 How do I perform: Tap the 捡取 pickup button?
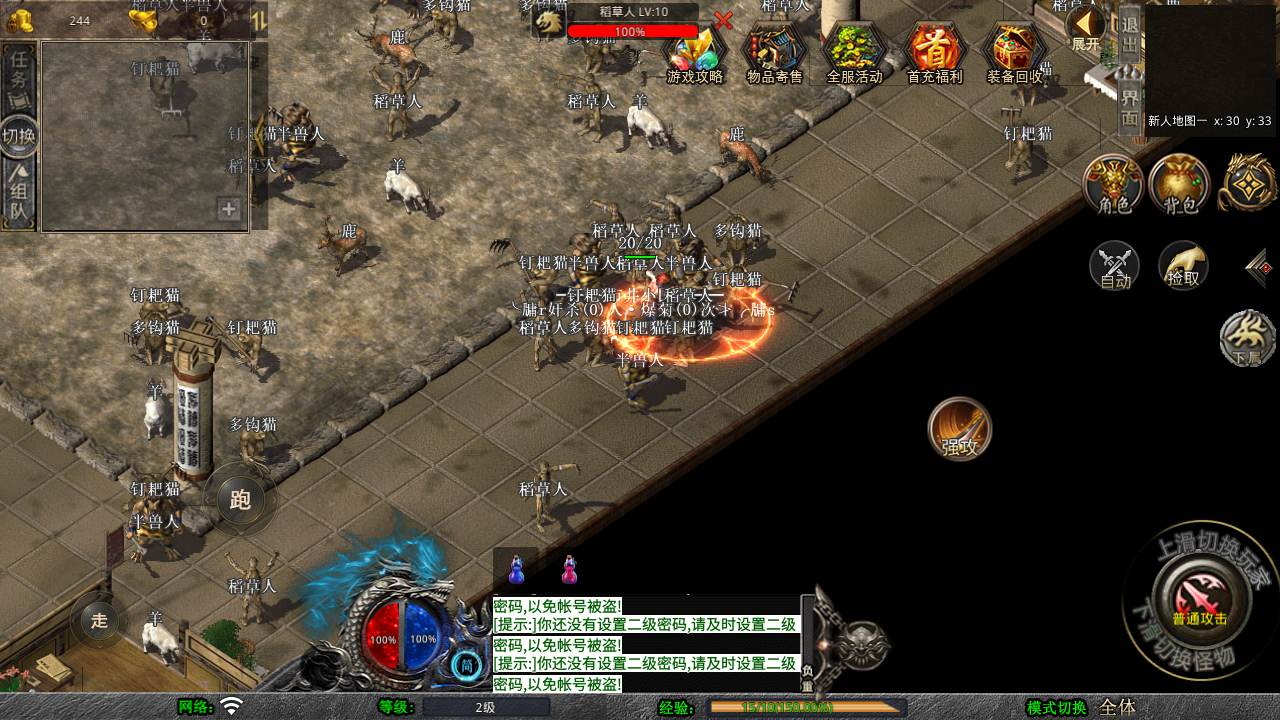click(x=1183, y=266)
